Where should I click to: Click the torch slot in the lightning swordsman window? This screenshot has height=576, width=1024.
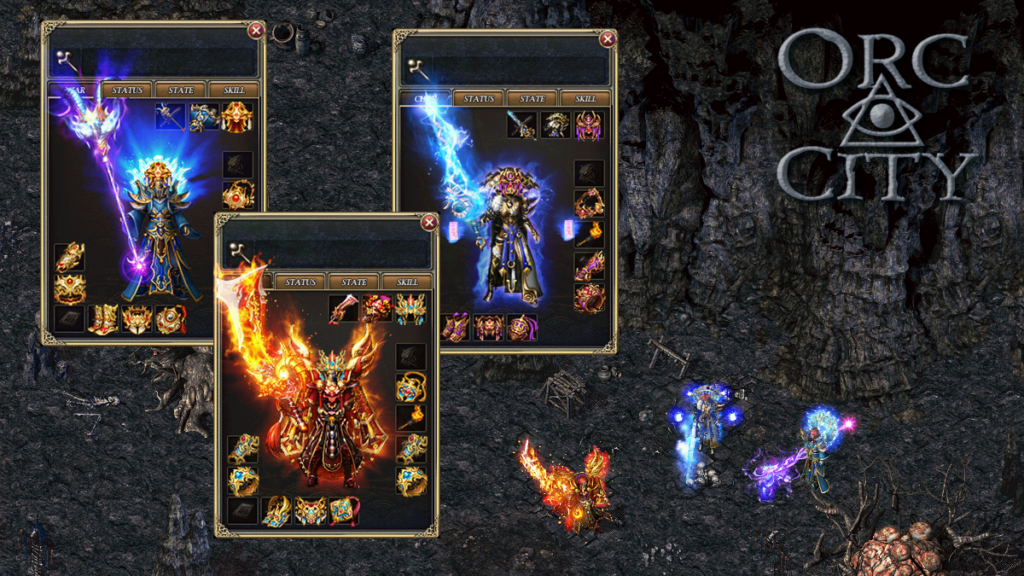(x=589, y=235)
